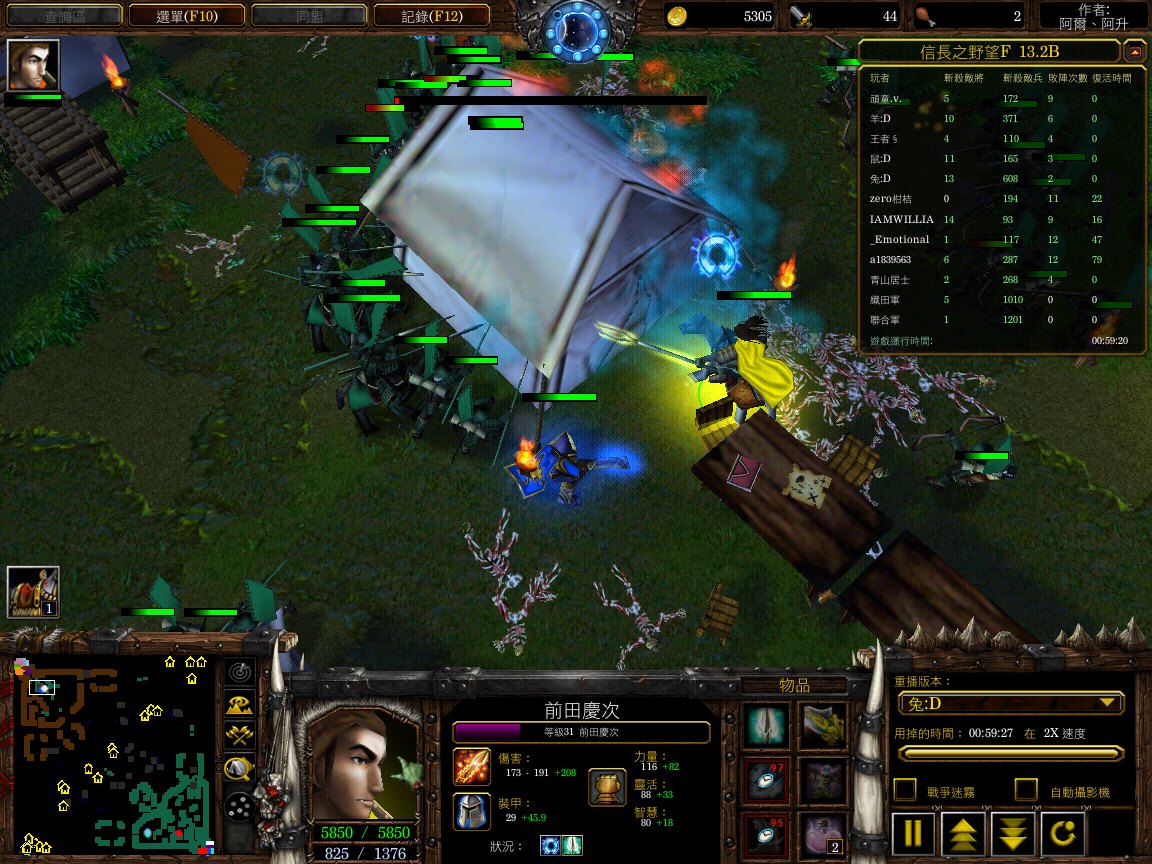Select the spear item in inventory
Screen dimensions: 1152x864
(x=767, y=725)
